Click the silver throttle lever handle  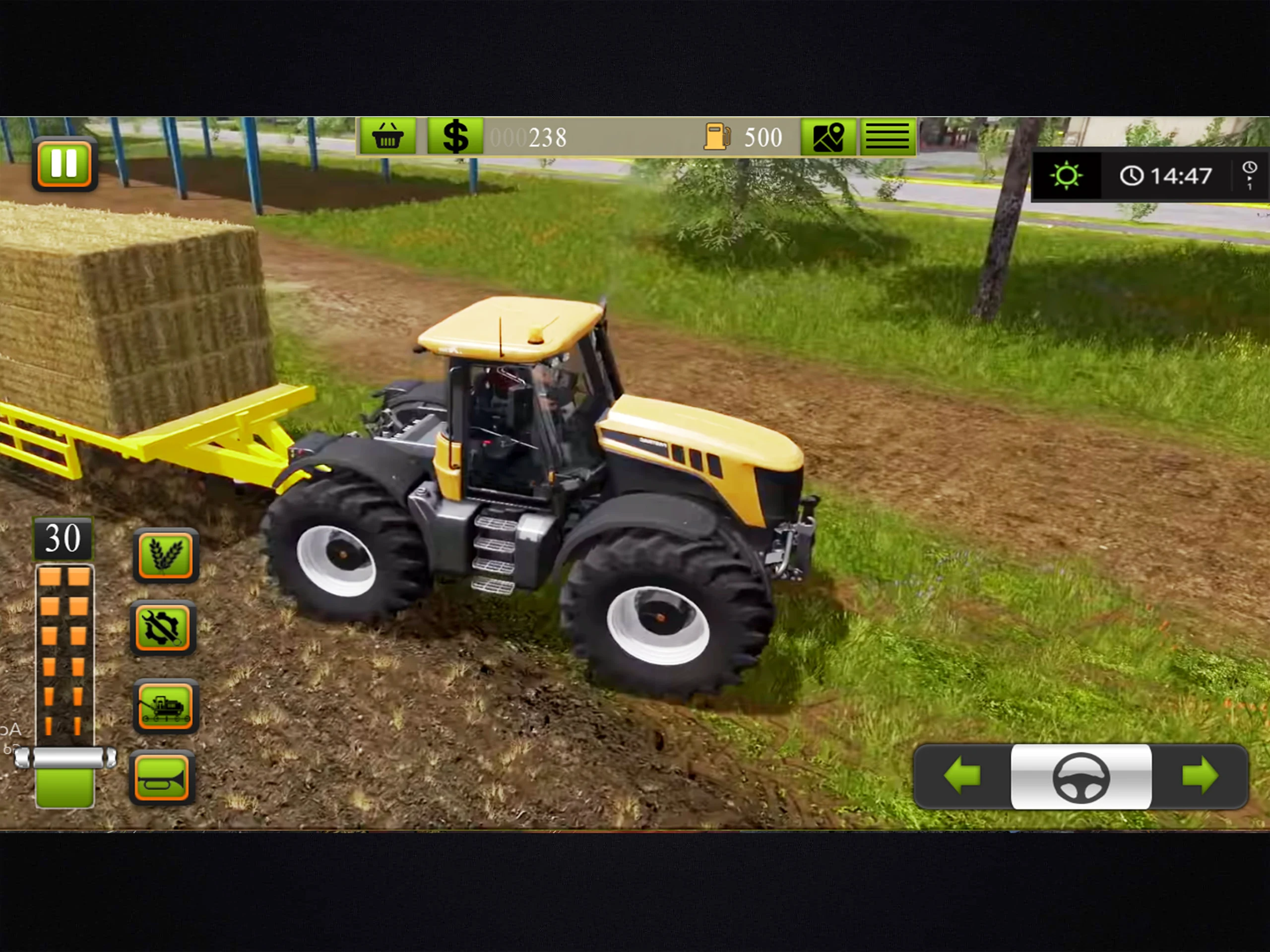[x=65, y=758]
